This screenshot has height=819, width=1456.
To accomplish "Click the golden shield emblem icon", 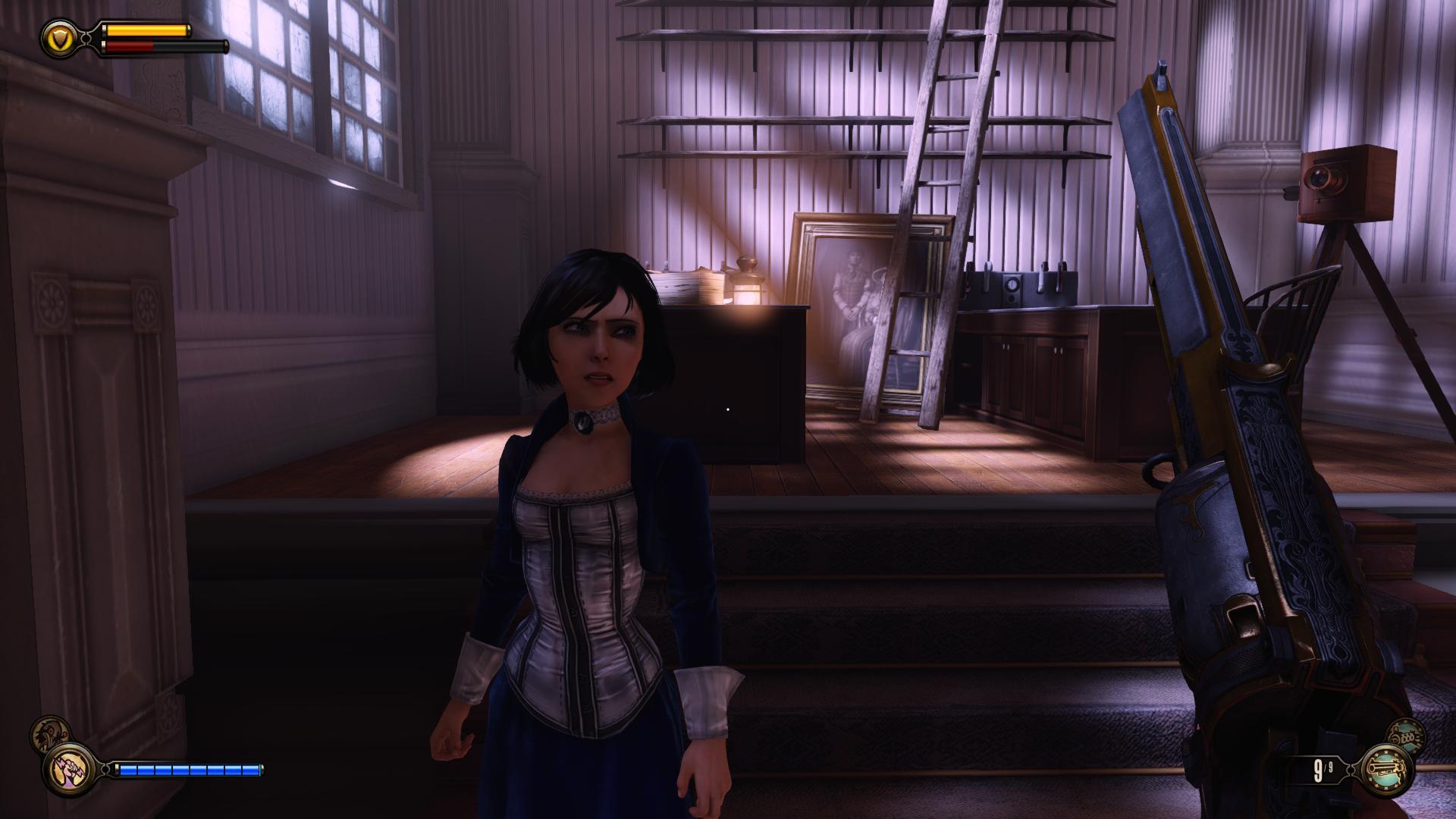I will (58, 36).
